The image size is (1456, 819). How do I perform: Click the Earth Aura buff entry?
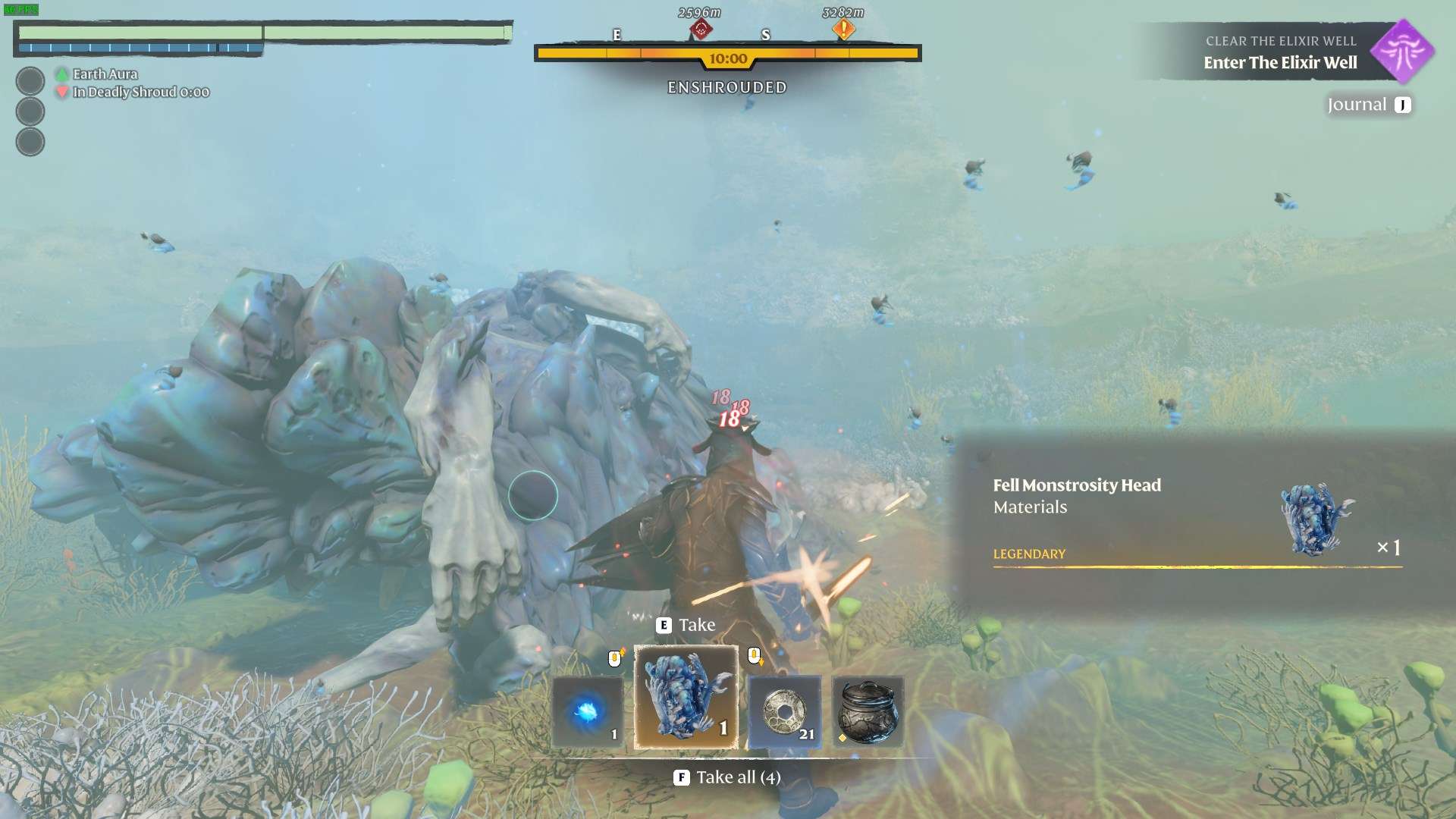click(x=105, y=74)
